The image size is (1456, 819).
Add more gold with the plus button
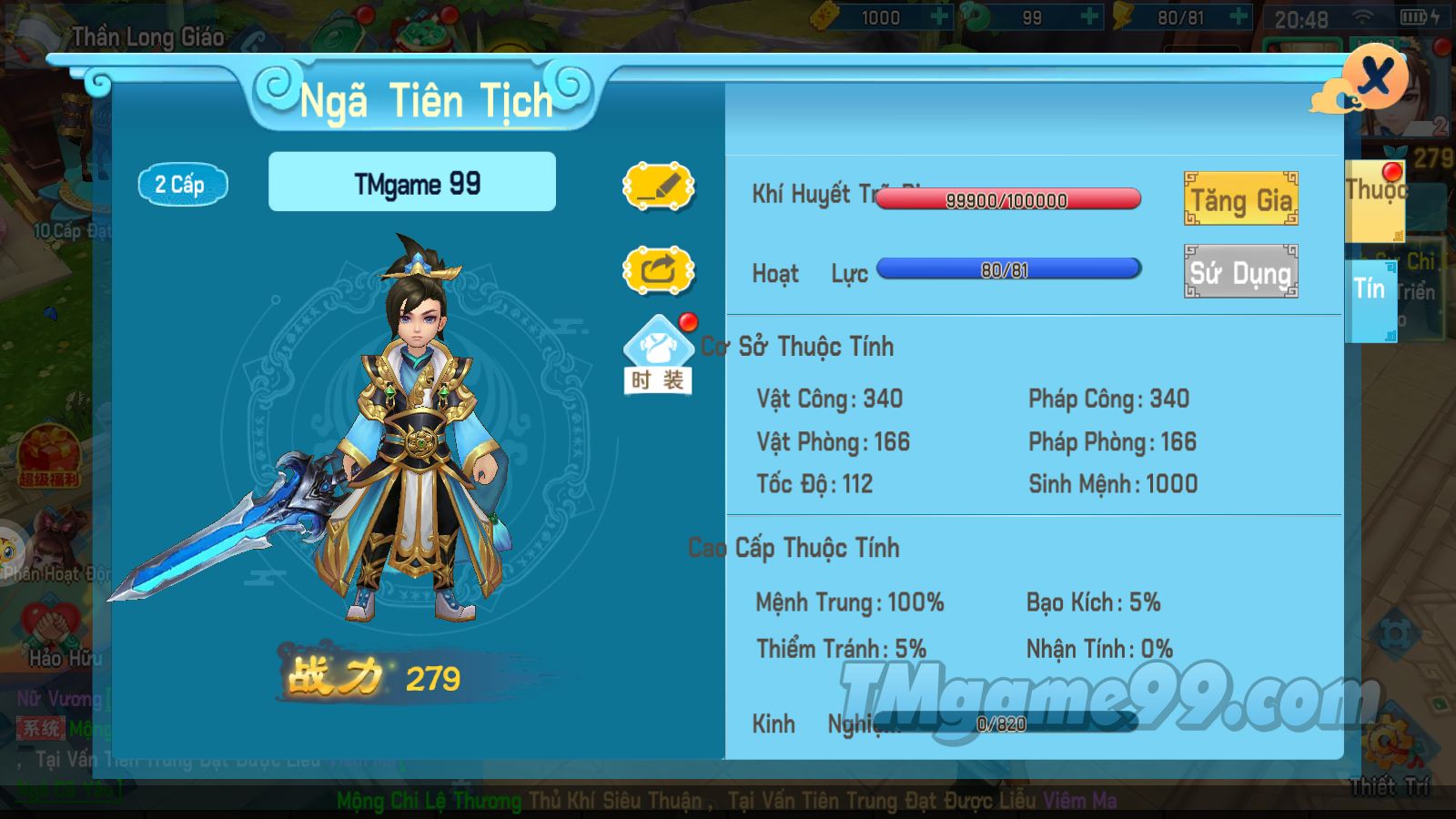939,17
